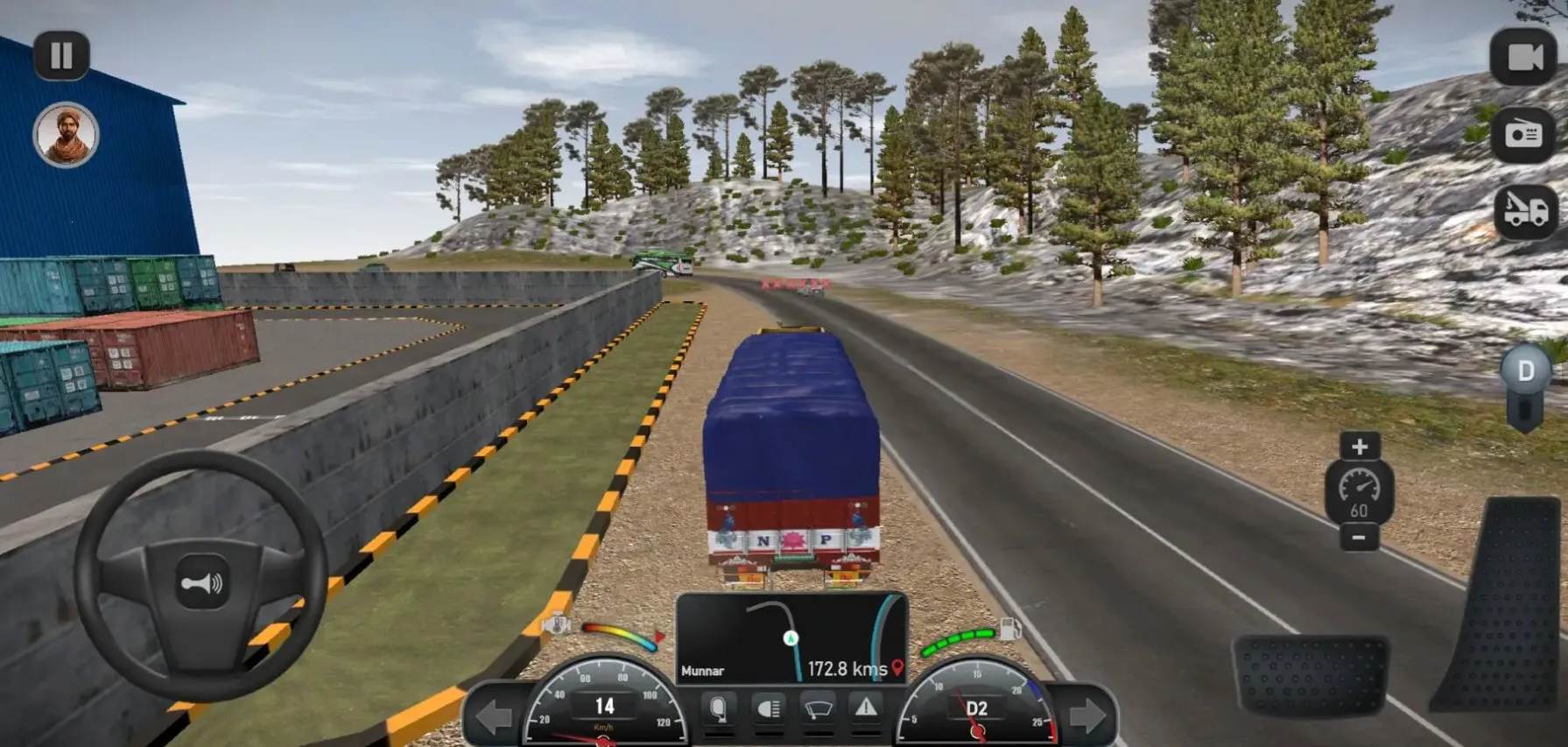Open the radio

1523,134
